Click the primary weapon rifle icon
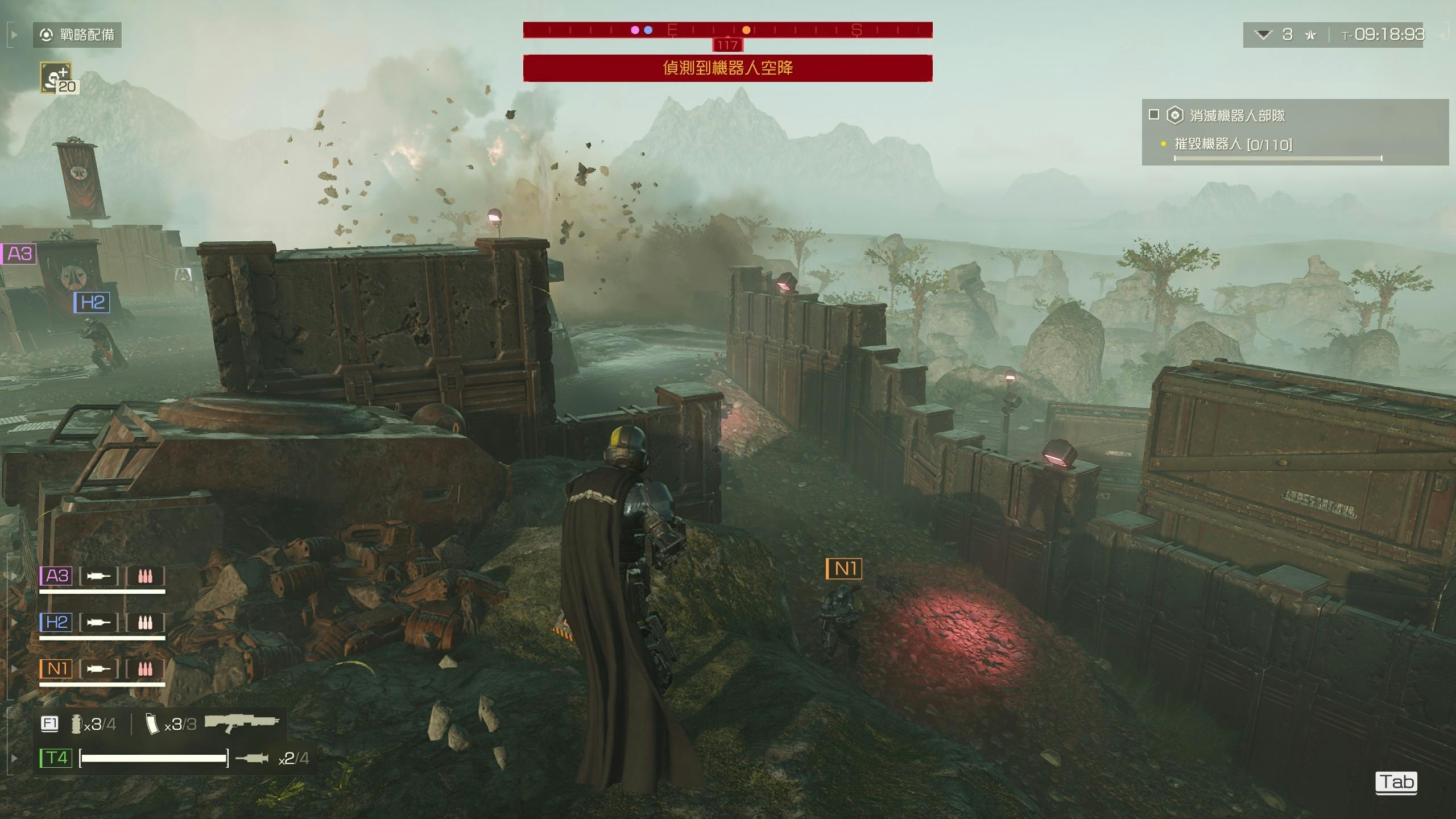The image size is (1456, 819). coord(242,722)
